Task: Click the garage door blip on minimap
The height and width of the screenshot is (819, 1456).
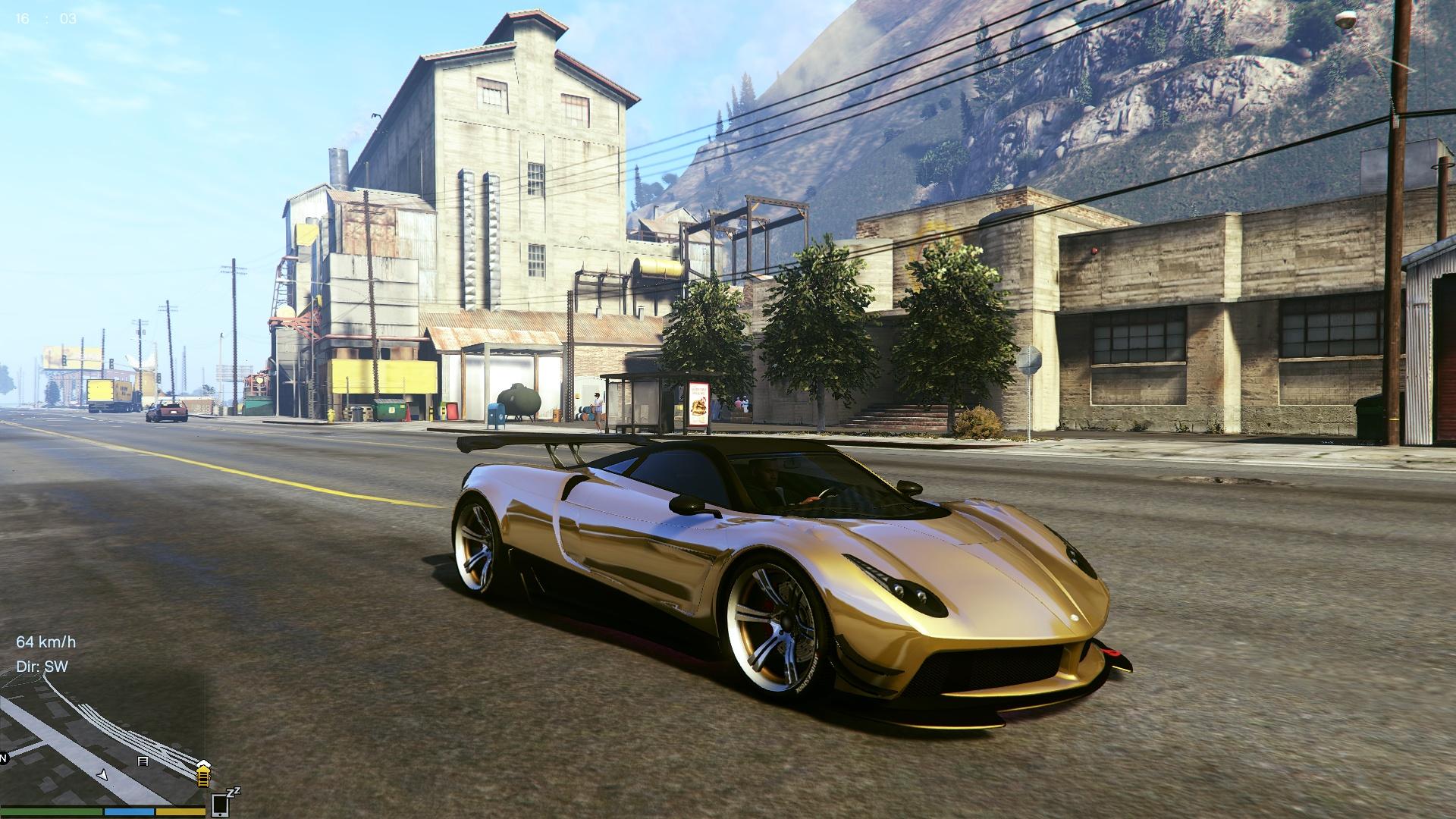Action: [x=143, y=761]
